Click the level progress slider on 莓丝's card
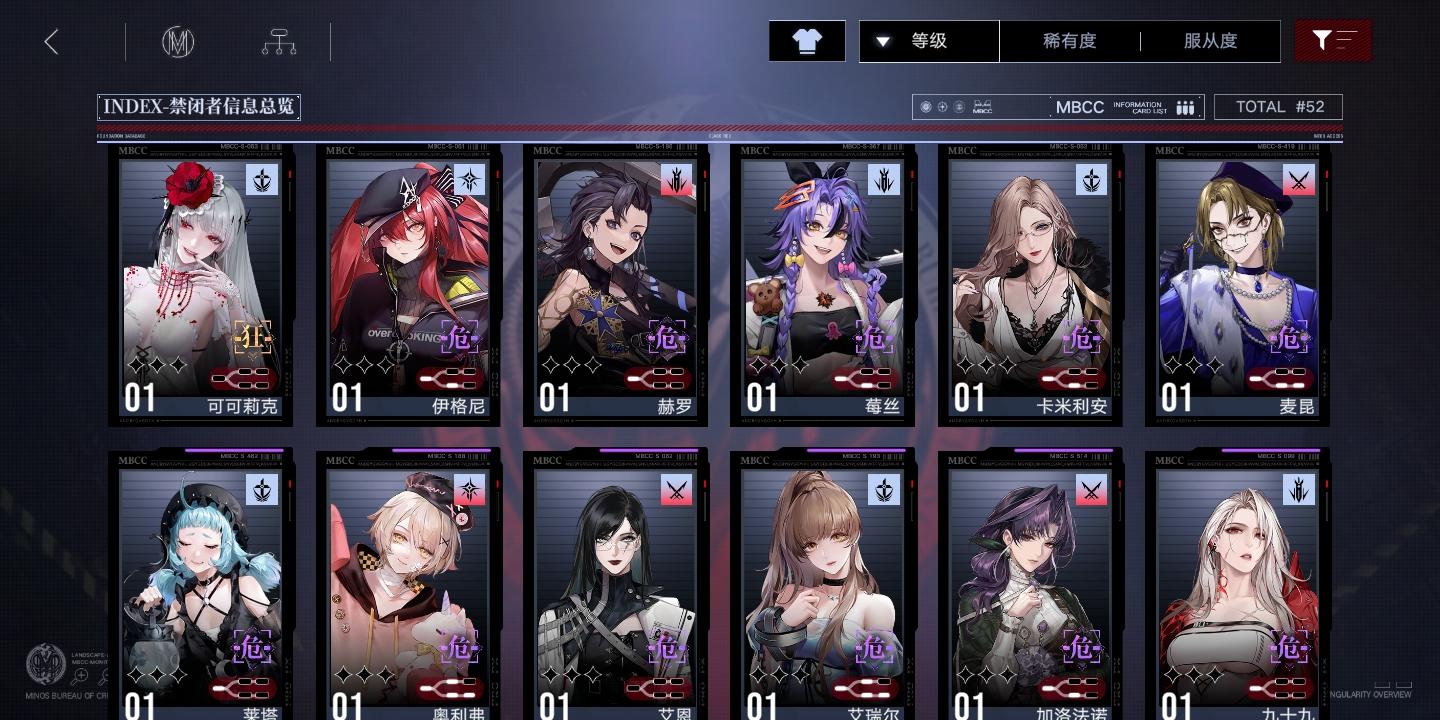 coord(864,379)
